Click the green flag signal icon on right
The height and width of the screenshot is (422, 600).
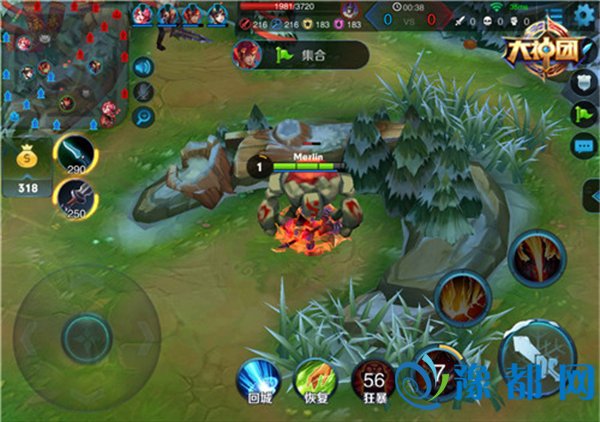click(583, 114)
